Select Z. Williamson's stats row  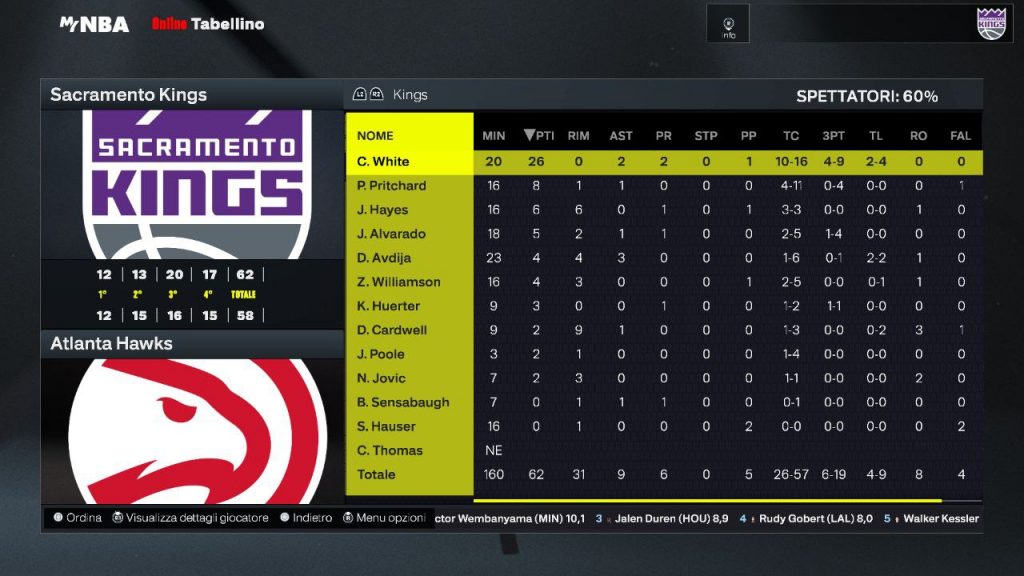coord(398,282)
